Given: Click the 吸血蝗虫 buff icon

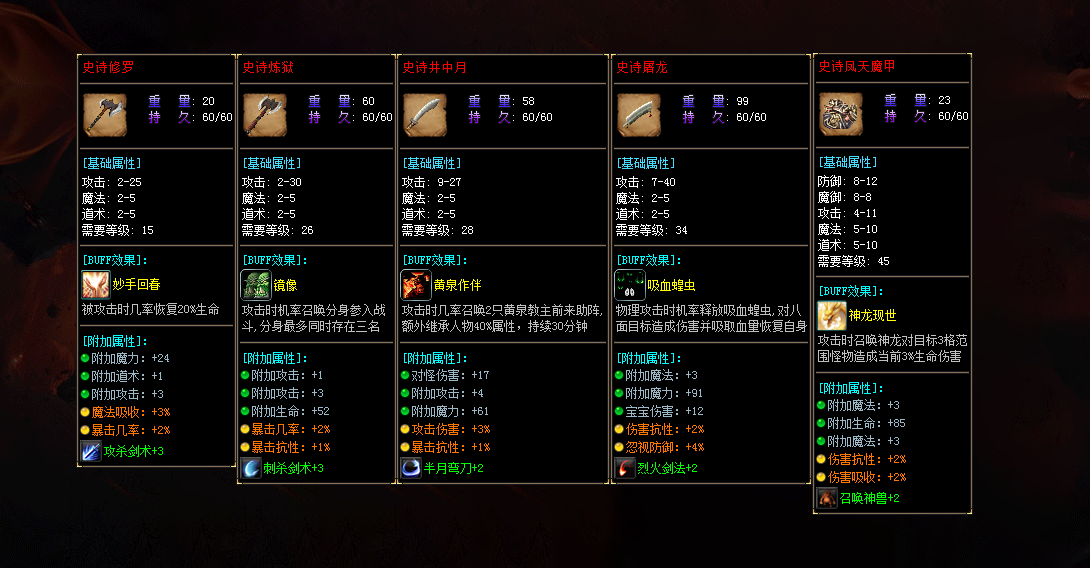Looking at the screenshot, I should (629, 285).
